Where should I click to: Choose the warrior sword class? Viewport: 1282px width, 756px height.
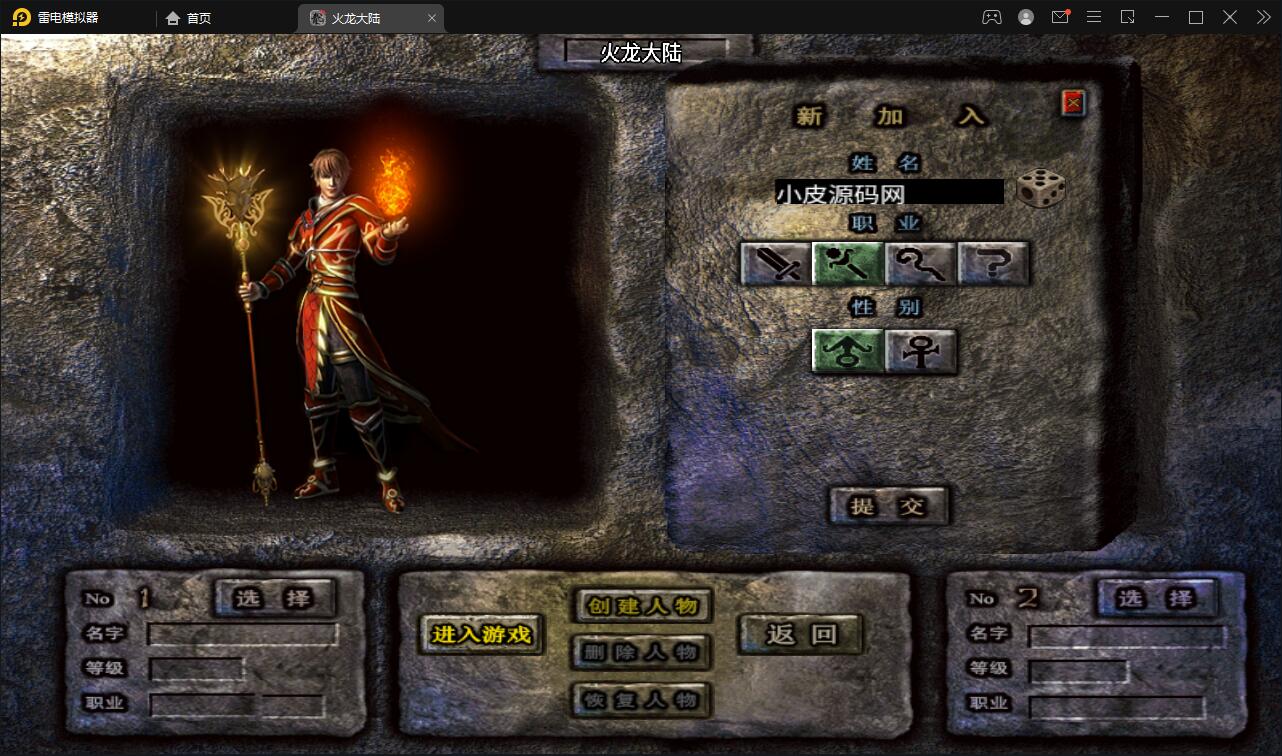(776, 264)
